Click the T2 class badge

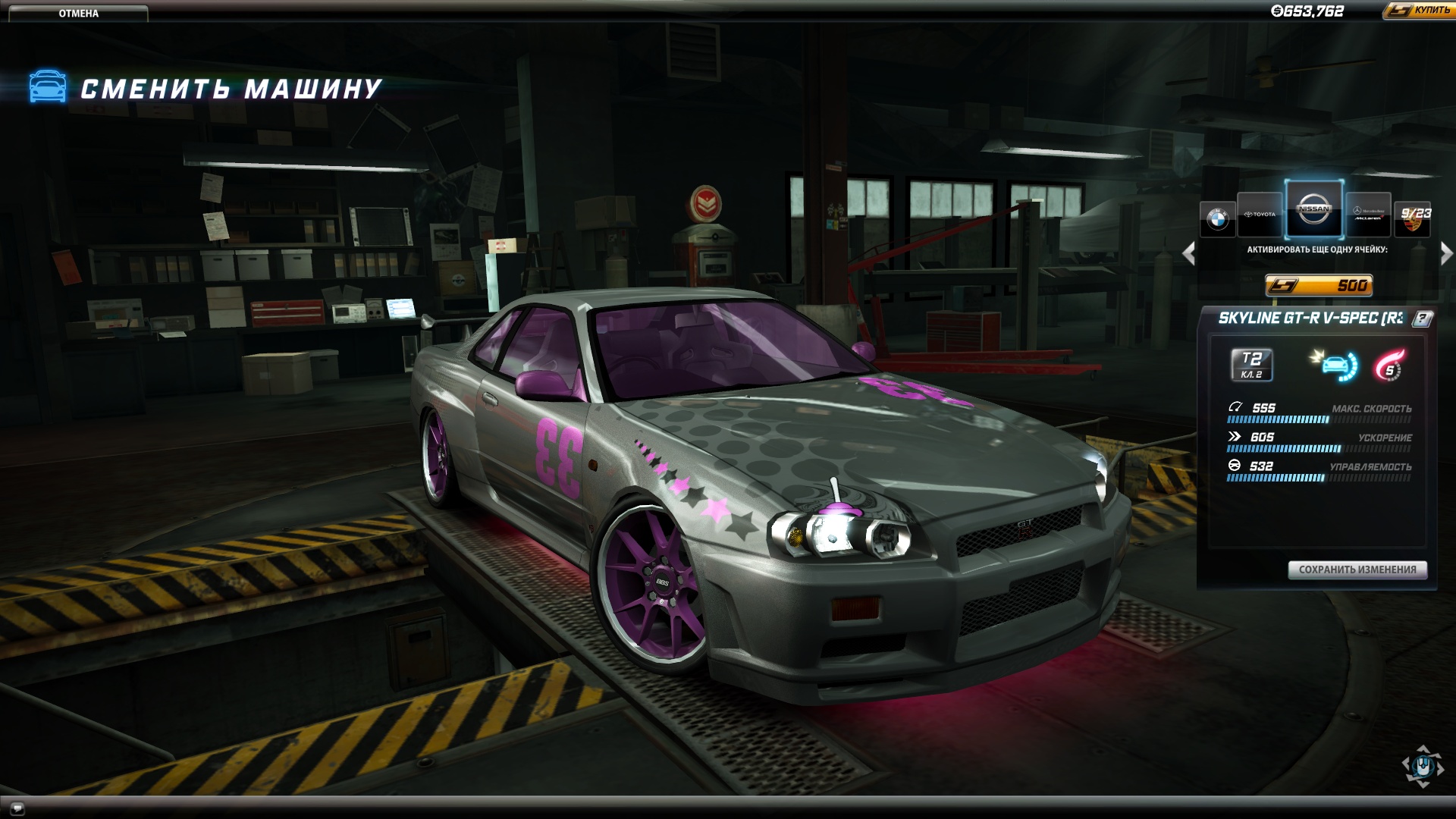[x=1251, y=365]
